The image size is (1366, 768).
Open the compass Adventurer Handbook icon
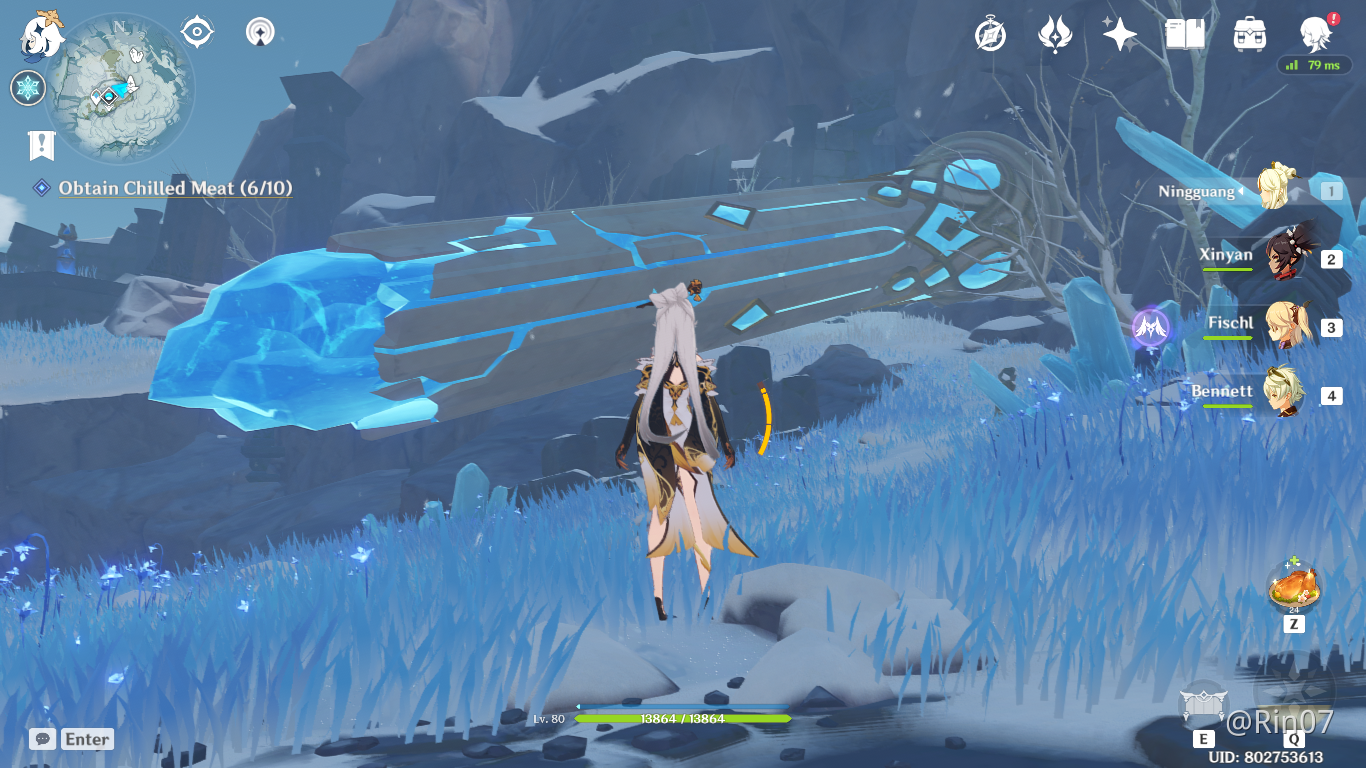click(990, 35)
